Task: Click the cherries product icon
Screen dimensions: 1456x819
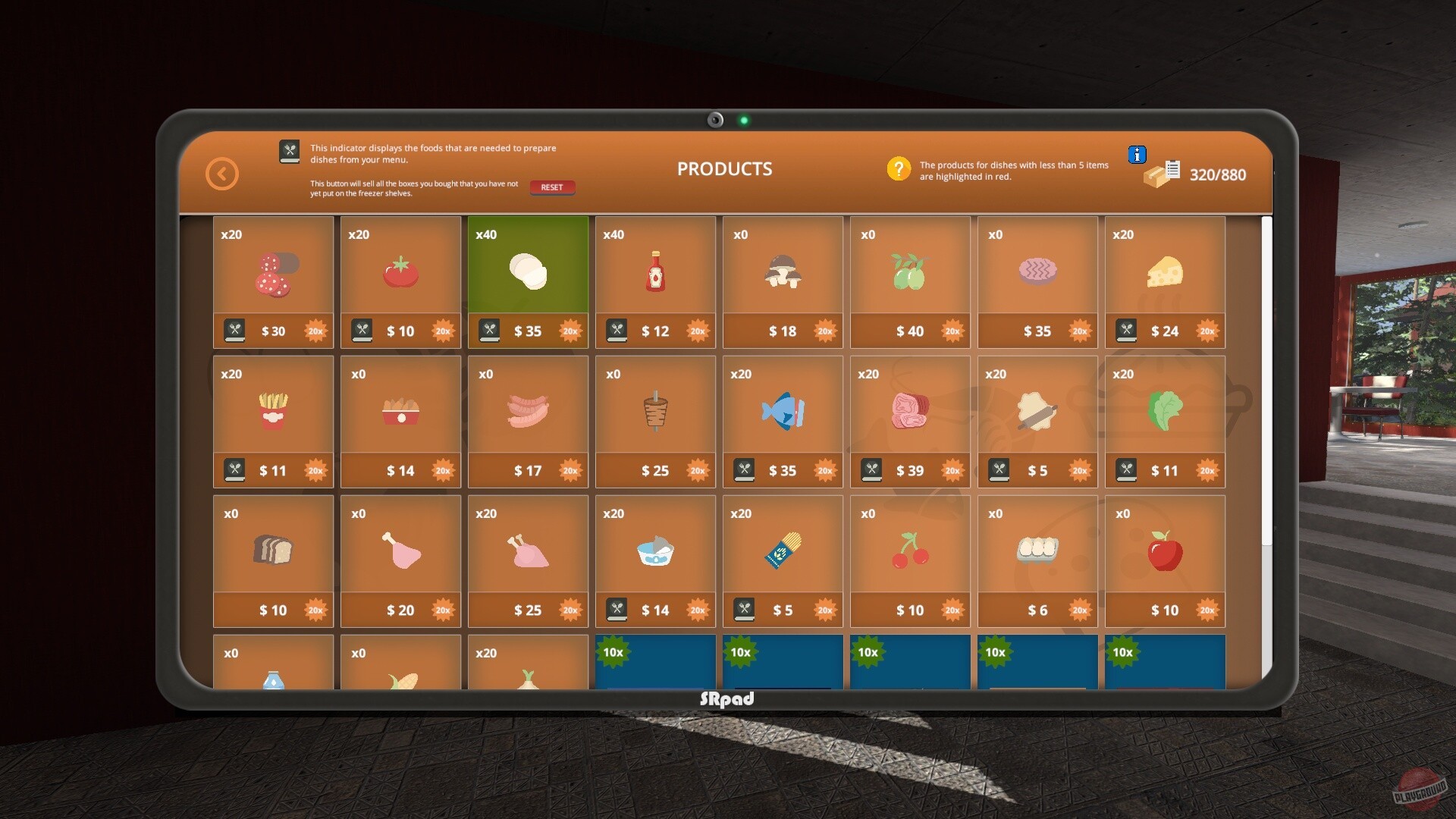Action: (910, 550)
